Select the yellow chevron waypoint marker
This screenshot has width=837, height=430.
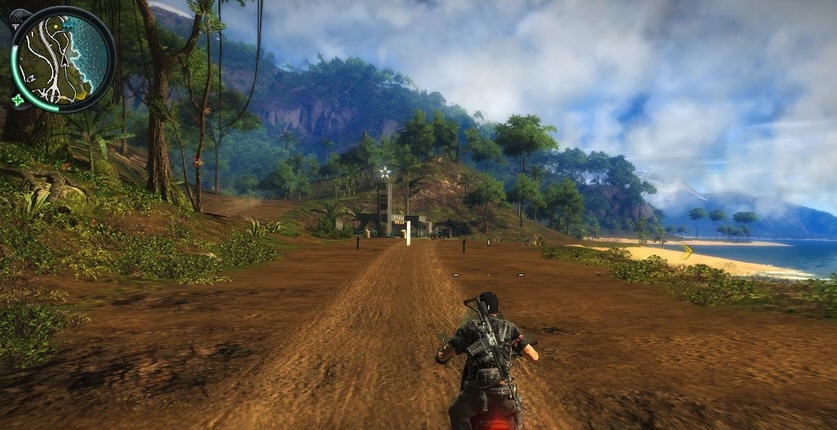pyautogui.click(x=687, y=251)
